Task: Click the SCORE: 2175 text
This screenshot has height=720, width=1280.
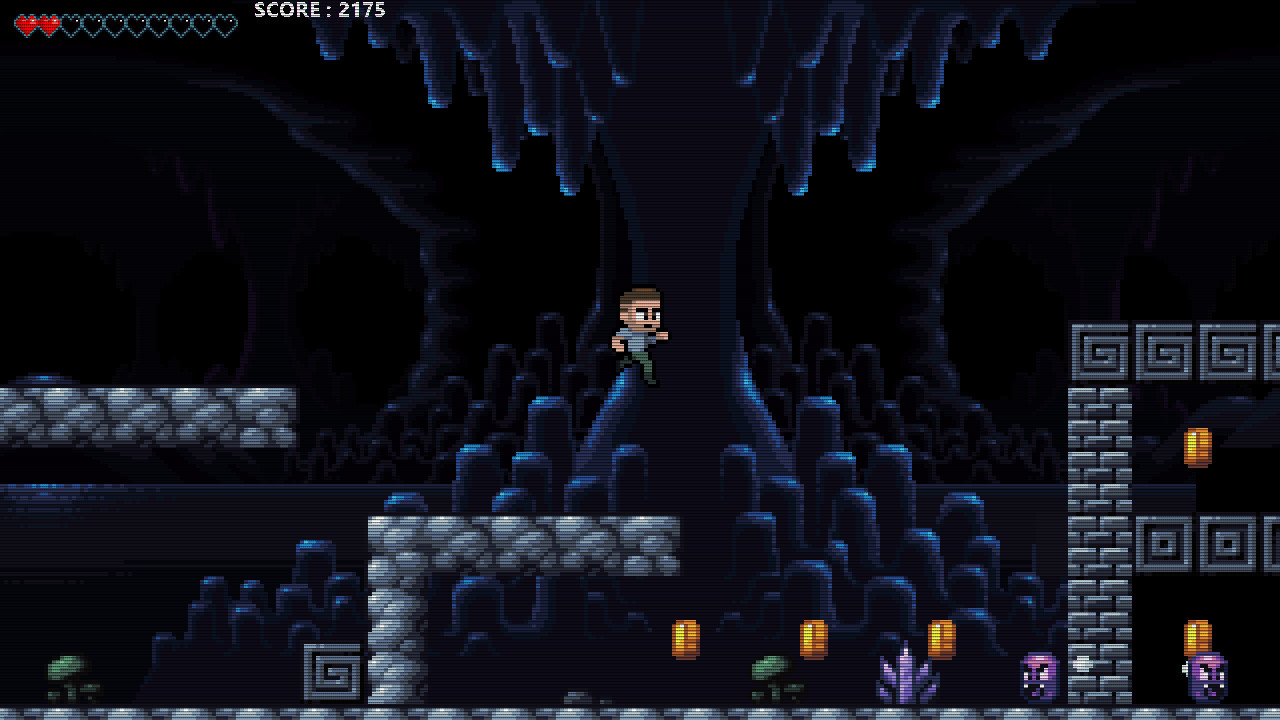Action: pos(318,10)
